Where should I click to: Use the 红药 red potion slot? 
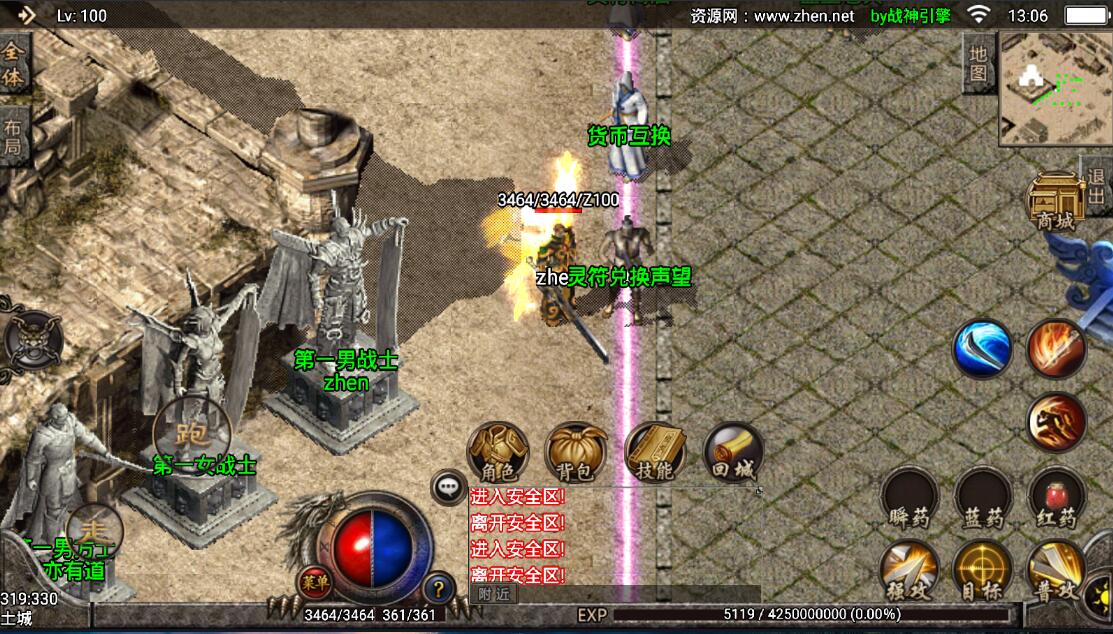pos(1057,498)
